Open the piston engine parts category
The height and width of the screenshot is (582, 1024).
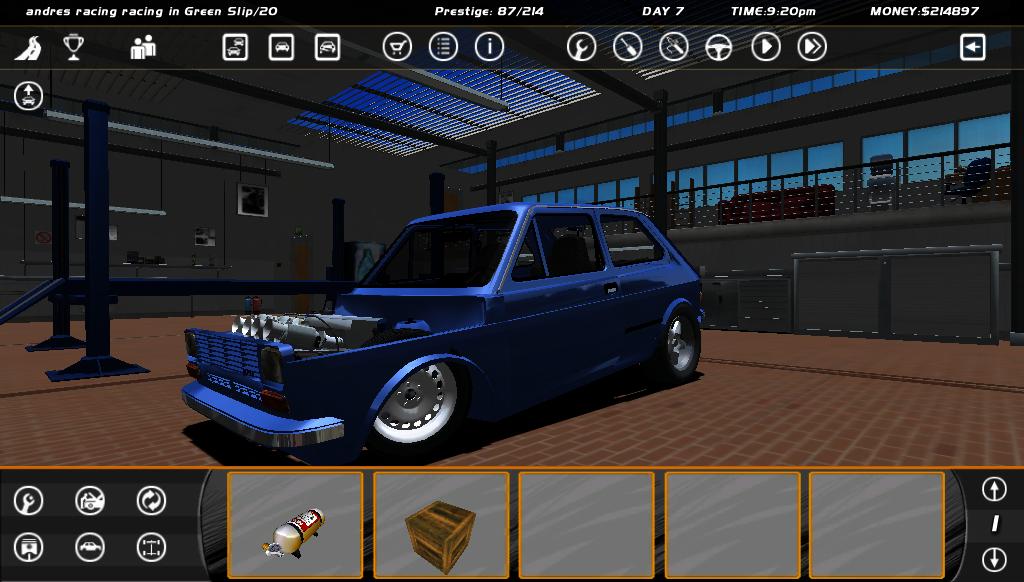click(29, 547)
